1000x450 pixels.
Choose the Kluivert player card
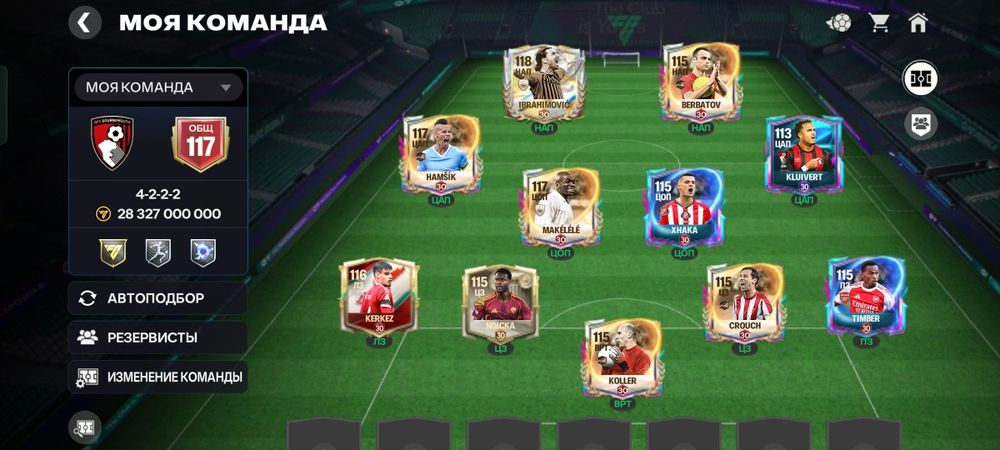tap(804, 154)
